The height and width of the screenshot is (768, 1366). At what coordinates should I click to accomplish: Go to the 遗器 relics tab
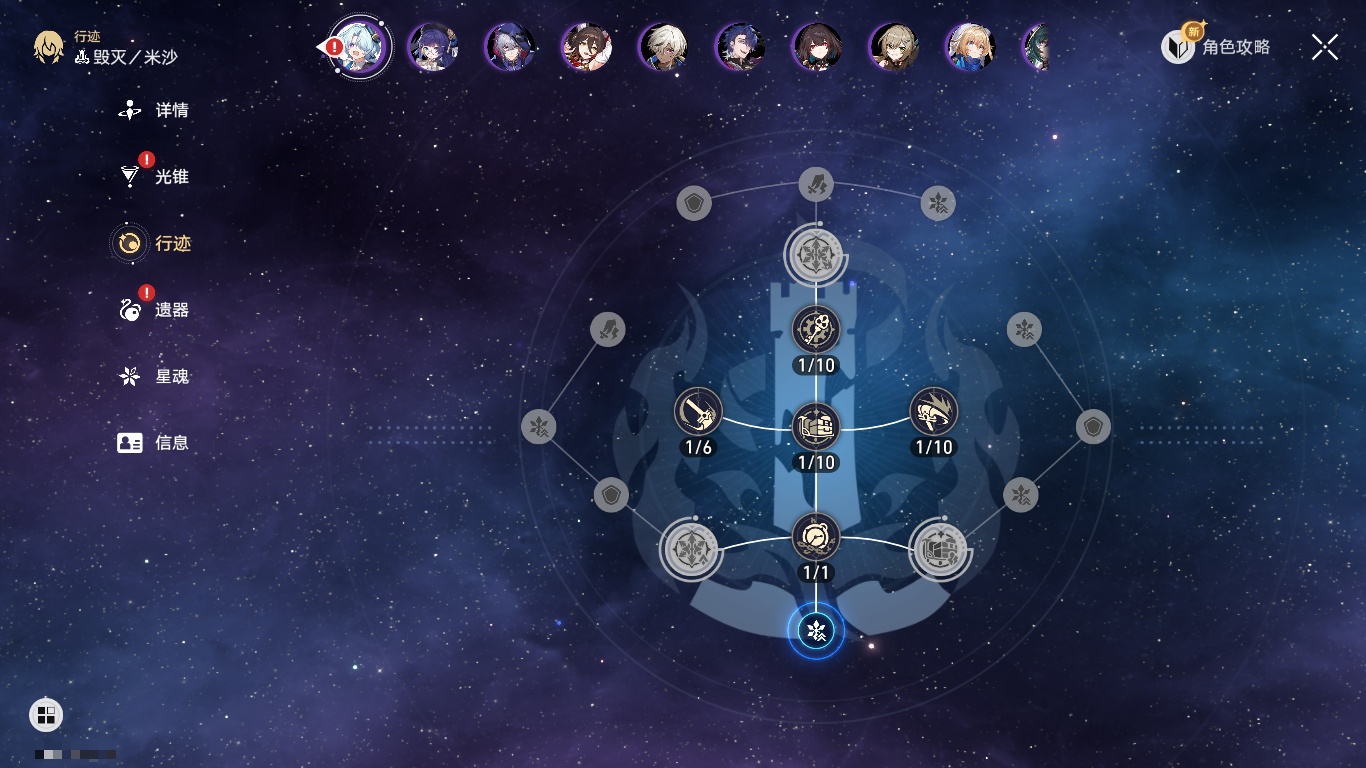click(155, 310)
